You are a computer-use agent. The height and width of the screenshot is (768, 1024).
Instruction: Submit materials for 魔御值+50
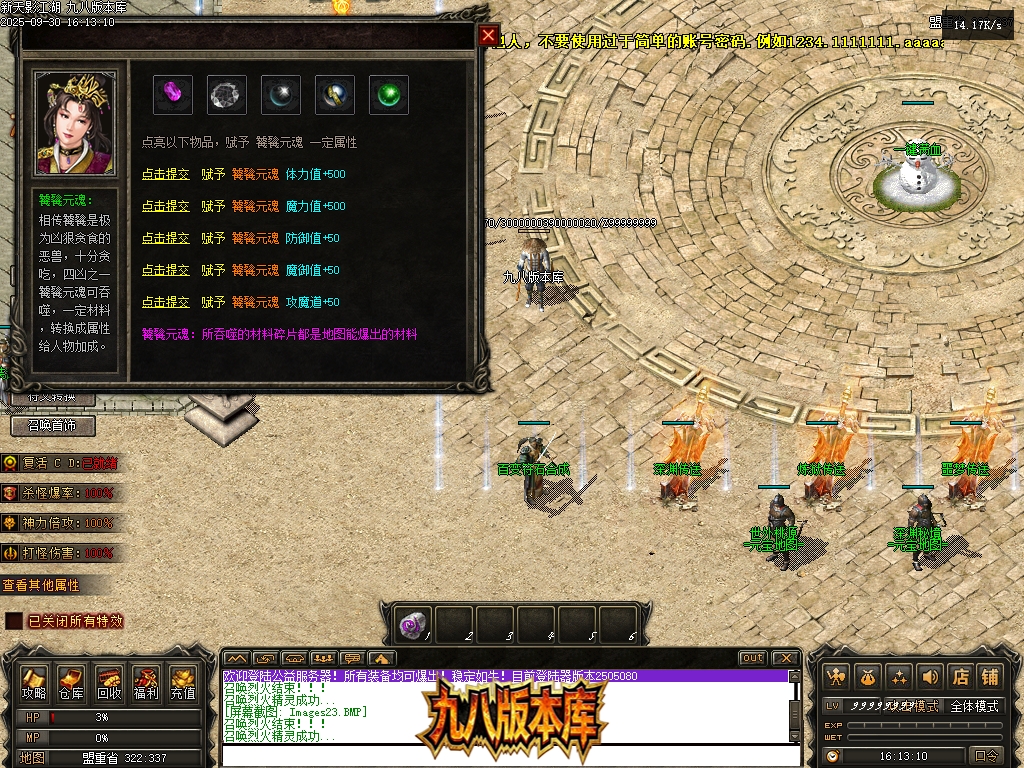click(165, 270)
